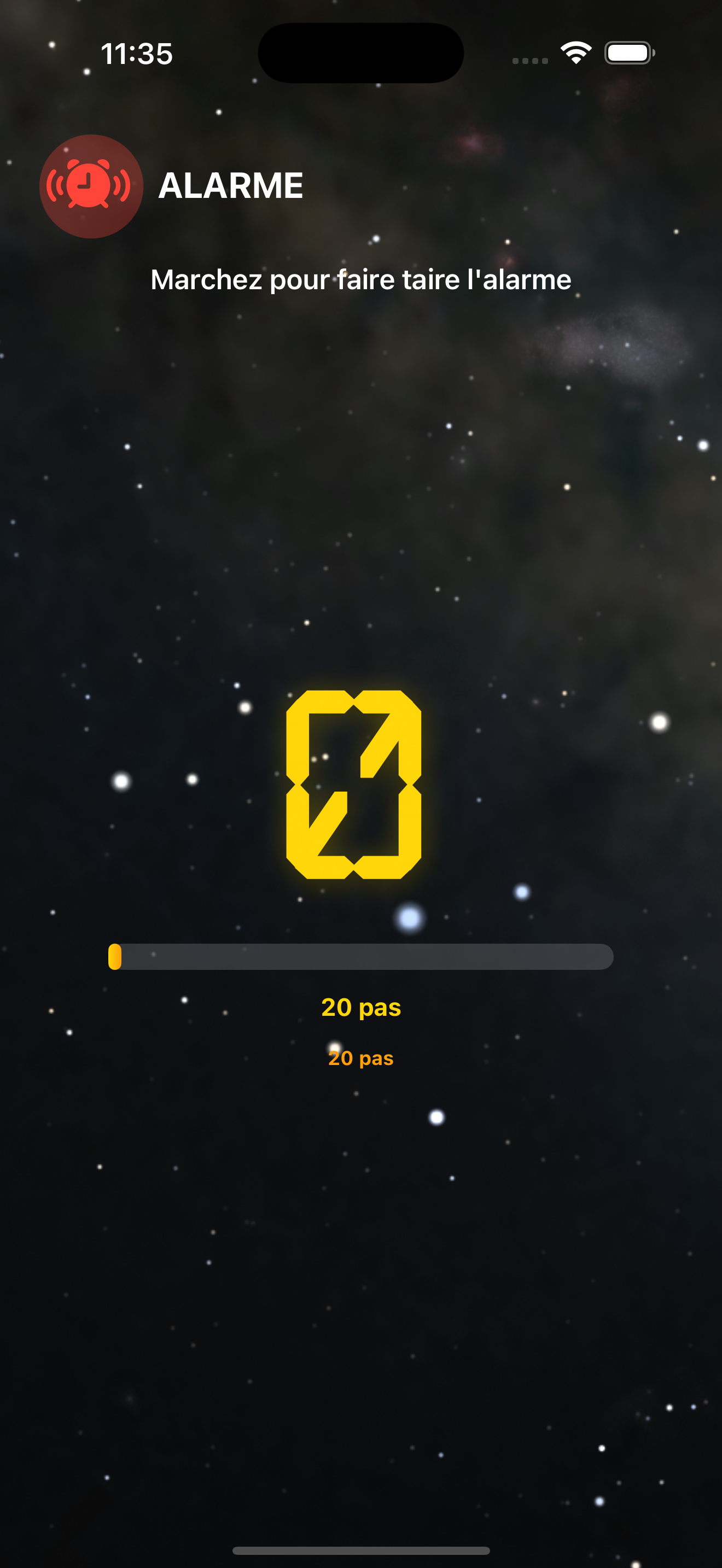
Task: Tap the Dynamic Island area
Action: 360,53
